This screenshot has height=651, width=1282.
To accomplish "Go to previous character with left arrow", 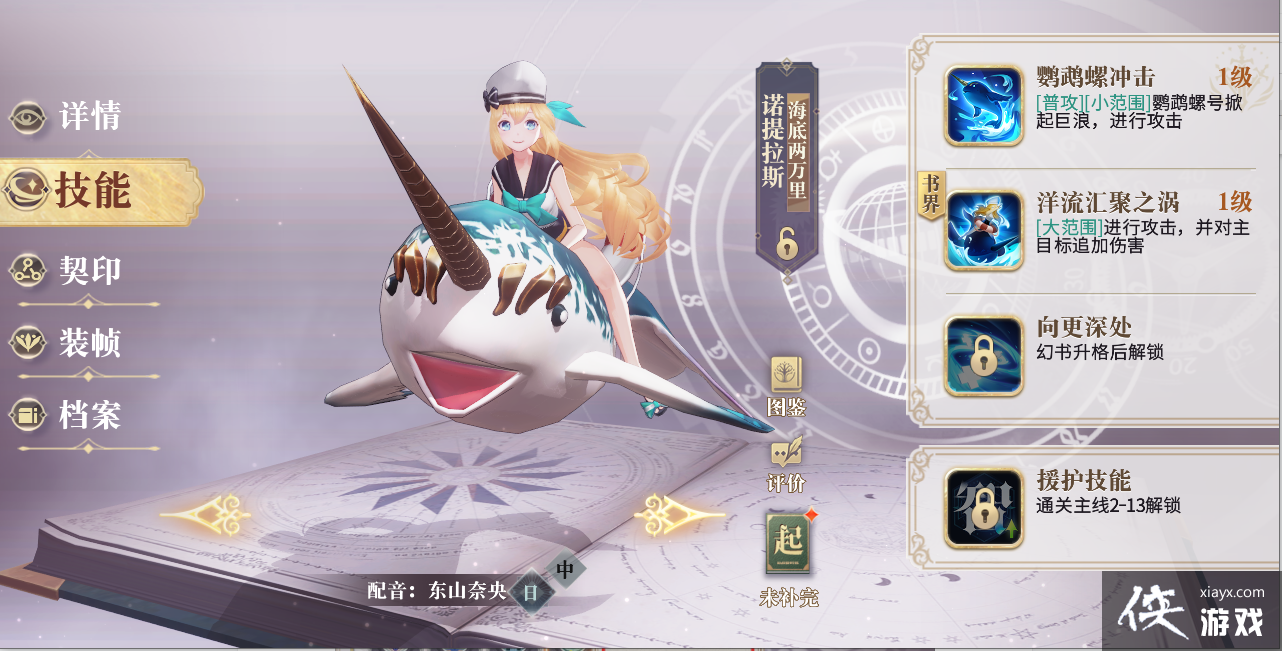I will [205, 515].
